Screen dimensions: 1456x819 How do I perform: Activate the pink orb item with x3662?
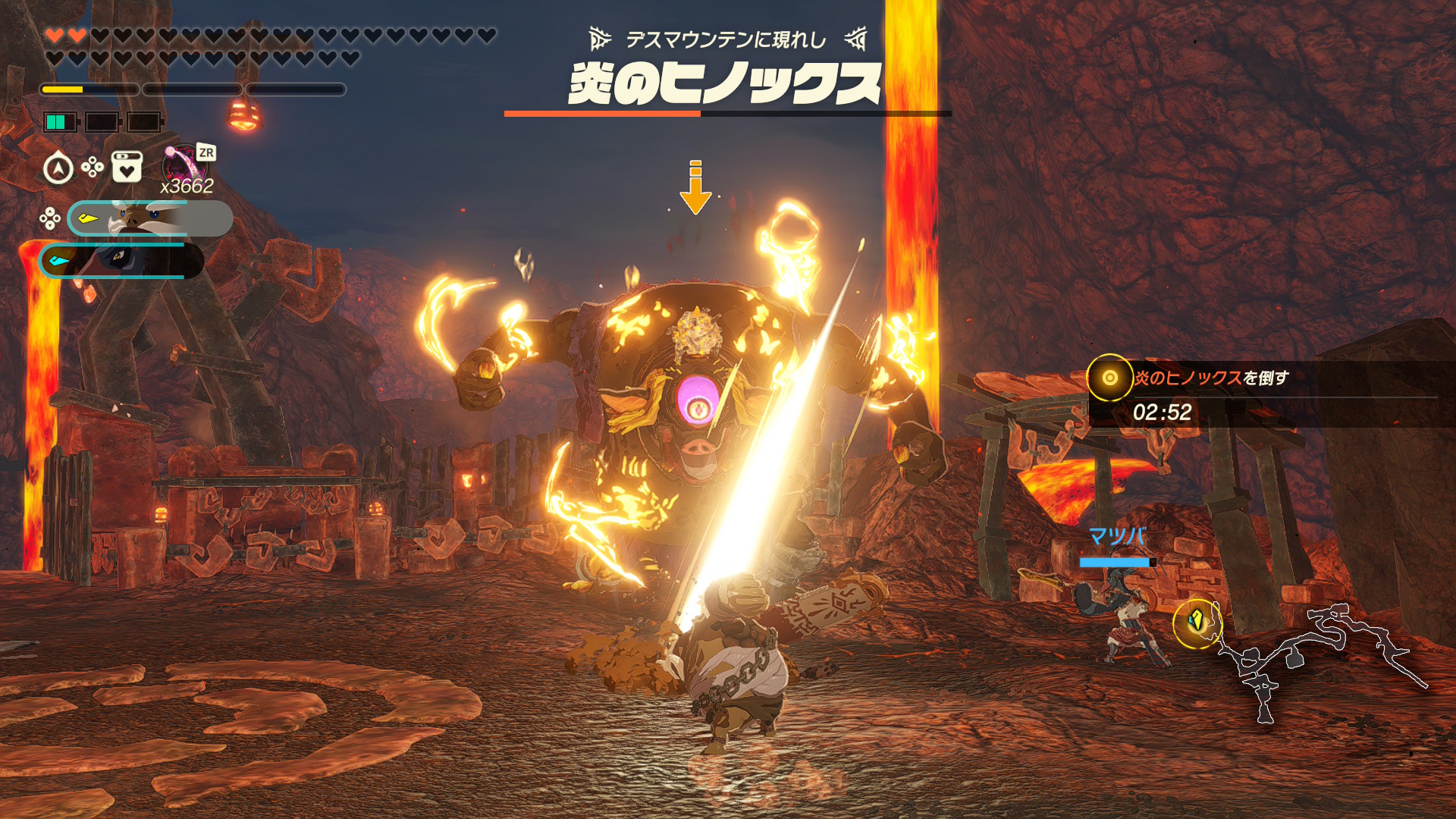(x=182, y=163)
